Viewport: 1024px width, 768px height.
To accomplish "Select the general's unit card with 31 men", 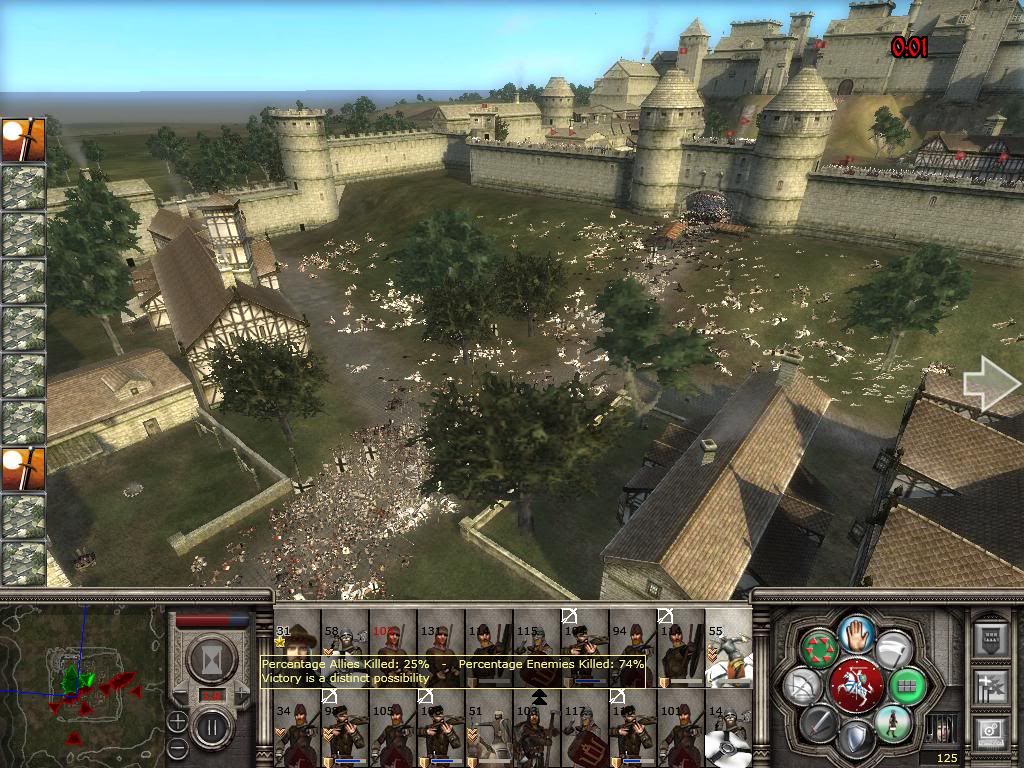I will click(x=297, y=645).
